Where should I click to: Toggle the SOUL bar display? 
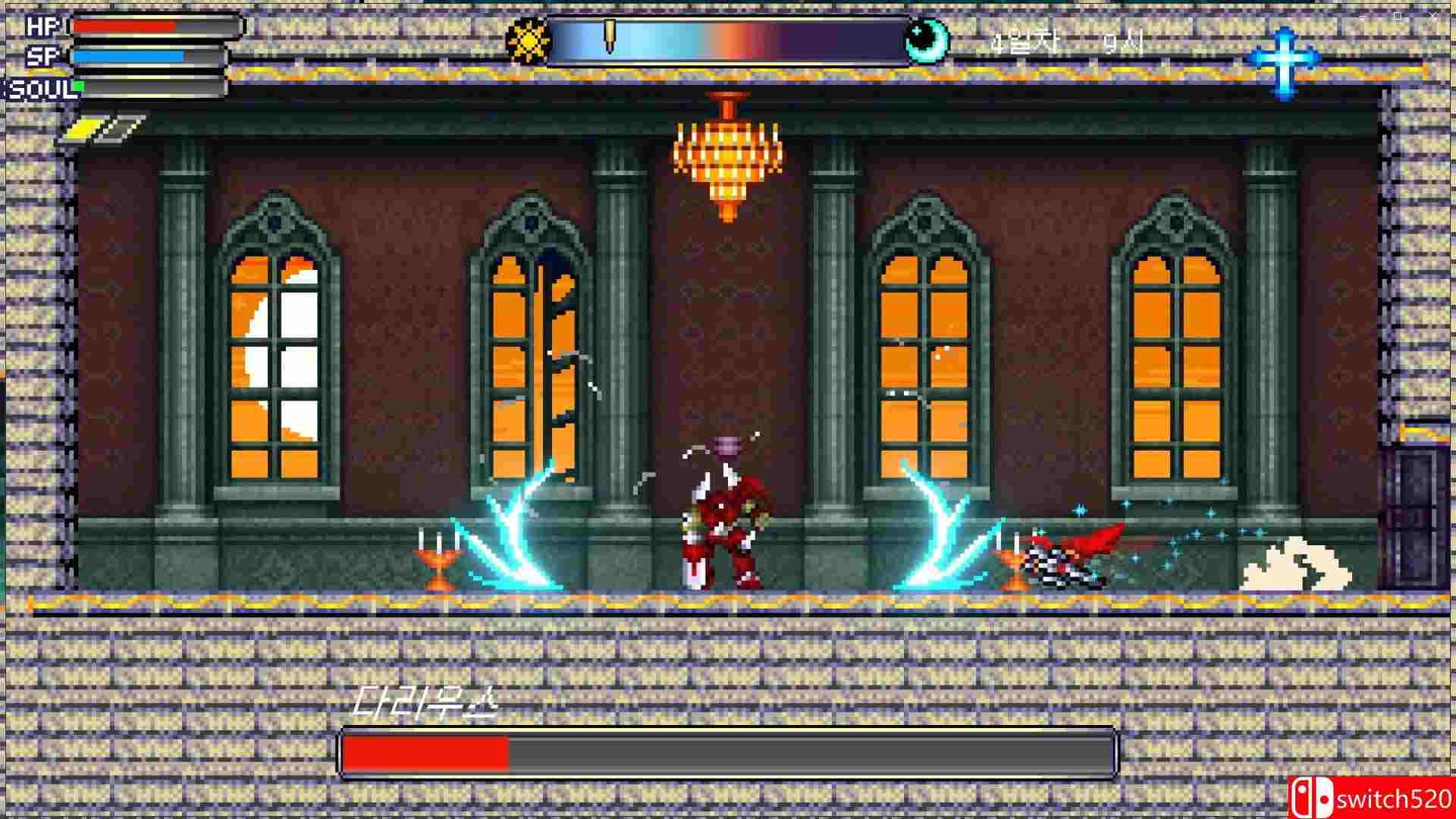148,86
